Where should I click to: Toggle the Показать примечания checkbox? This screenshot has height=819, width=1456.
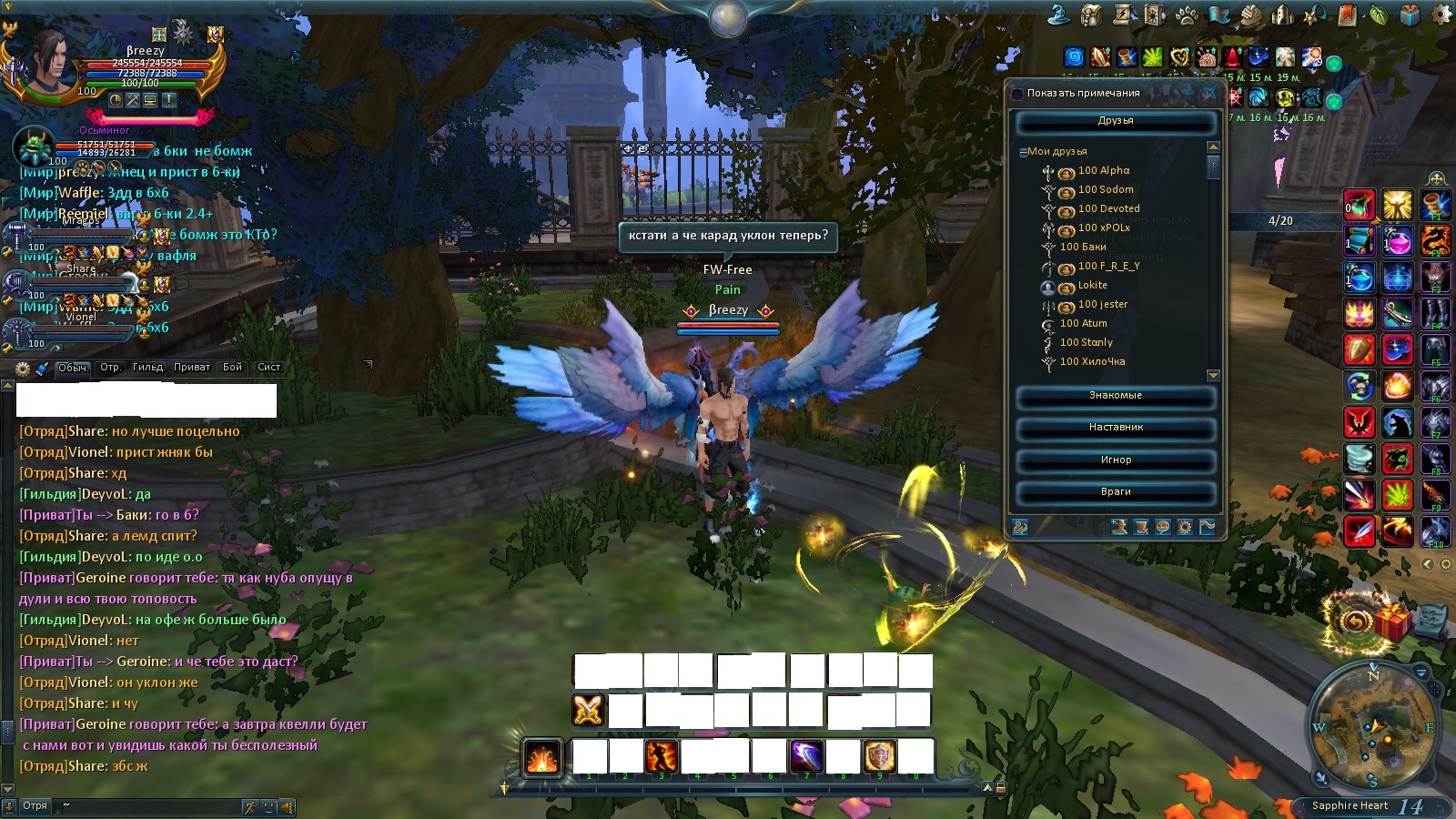[x=1018, y=94]
